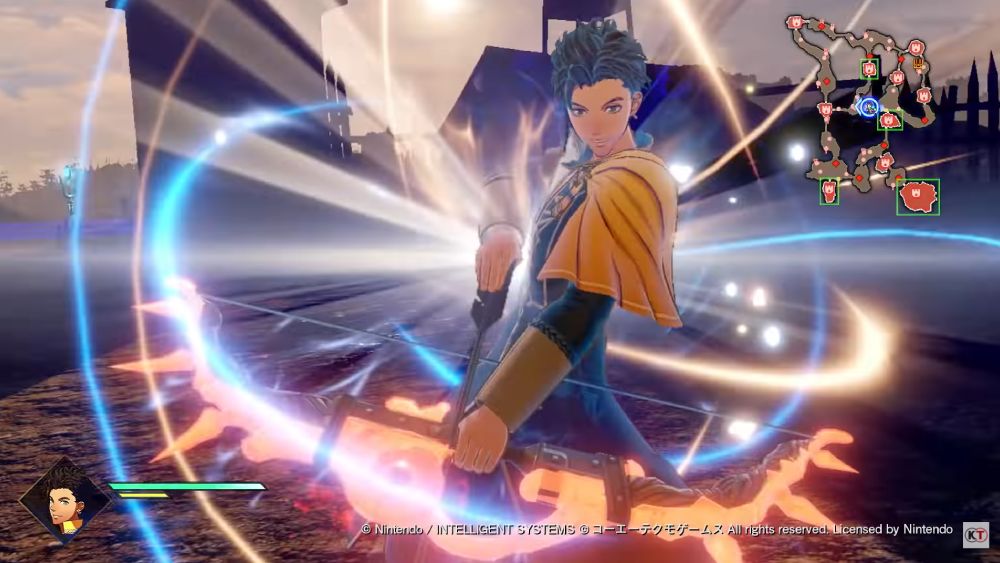Select the blue player marker on the minimap
Screen dimensions: 1000x563
pos(869,106)
